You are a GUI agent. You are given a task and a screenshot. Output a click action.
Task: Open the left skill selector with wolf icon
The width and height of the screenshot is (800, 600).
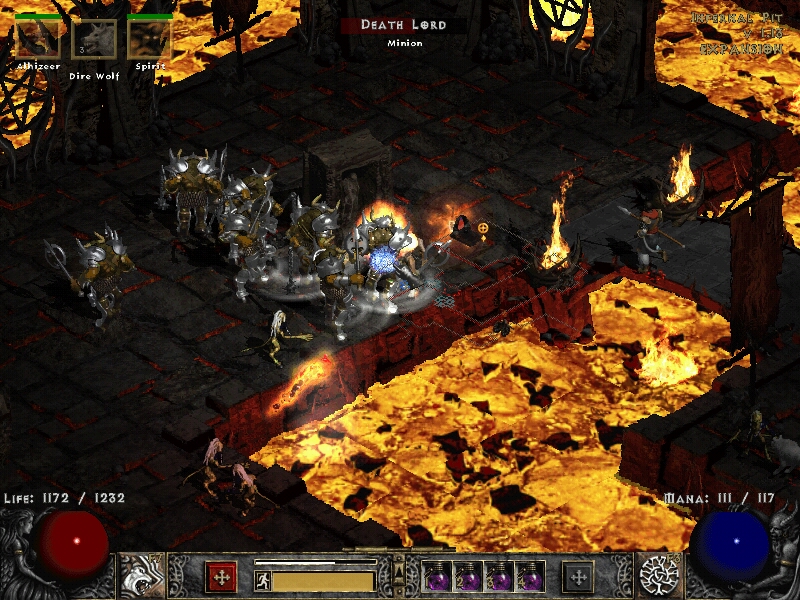(x=141, y=575)
